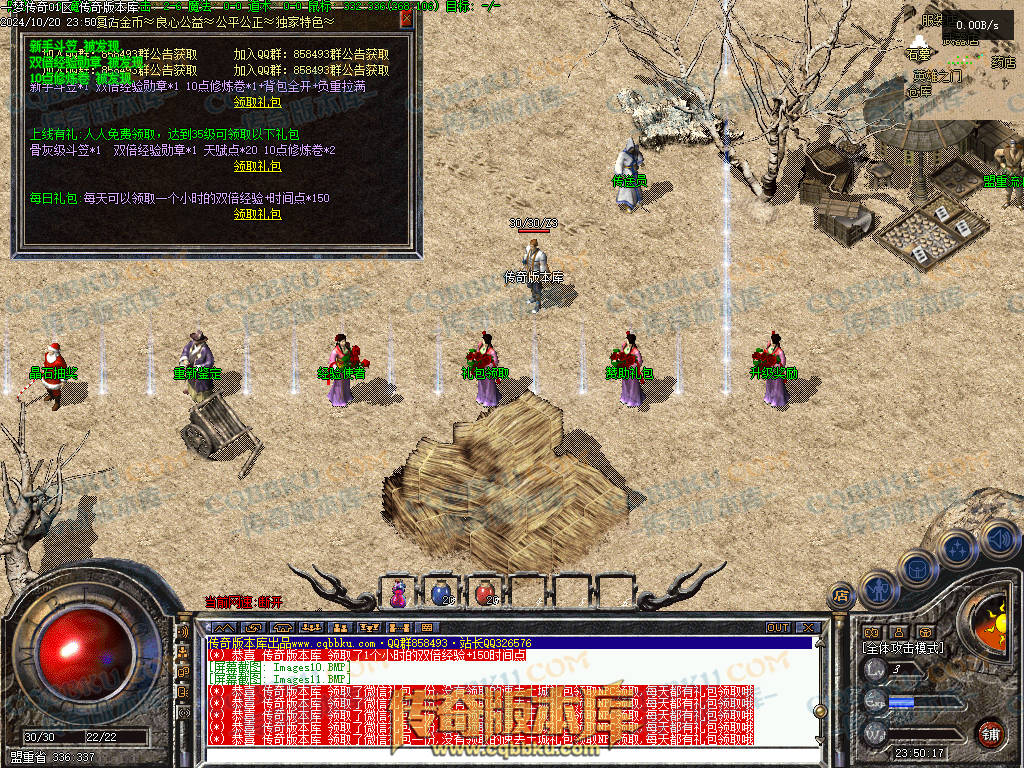Claim the newbie gift pack link
The width and height of the screenshot is (1024, 768).
coord(257,102)
